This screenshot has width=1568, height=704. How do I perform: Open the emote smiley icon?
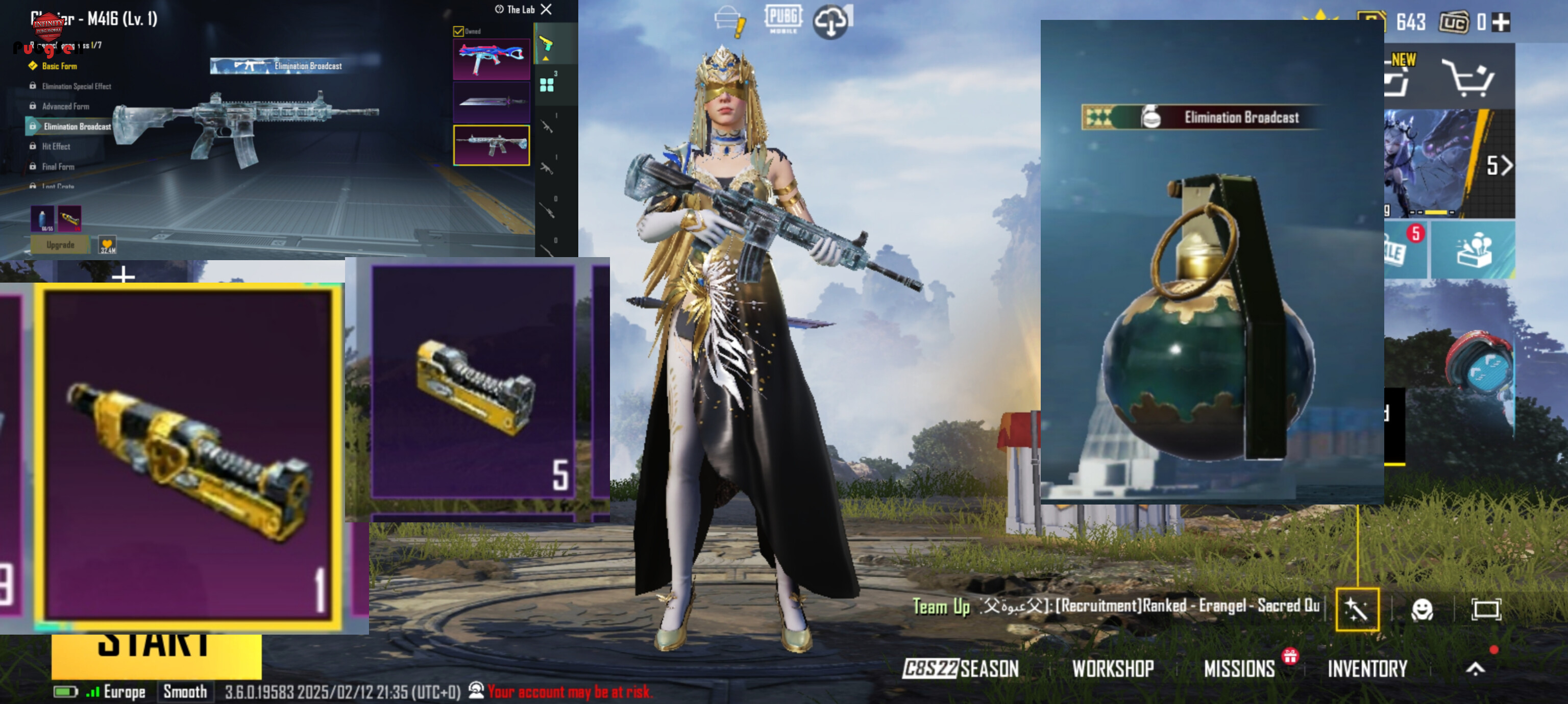pos(1422,609)
